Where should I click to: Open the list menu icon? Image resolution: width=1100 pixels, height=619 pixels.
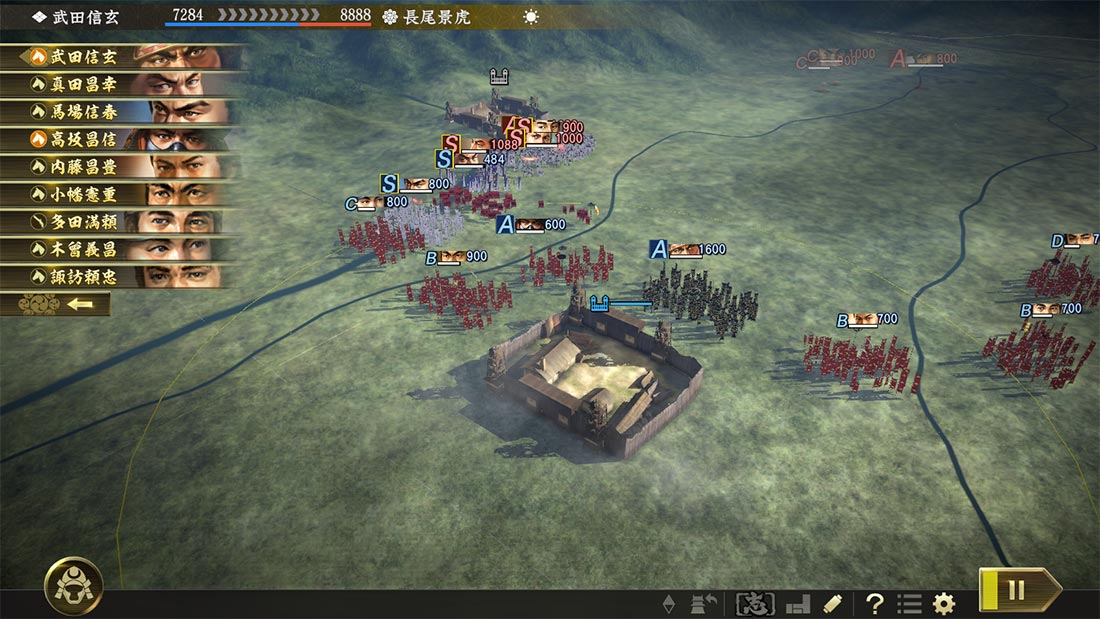click(909, 604)
